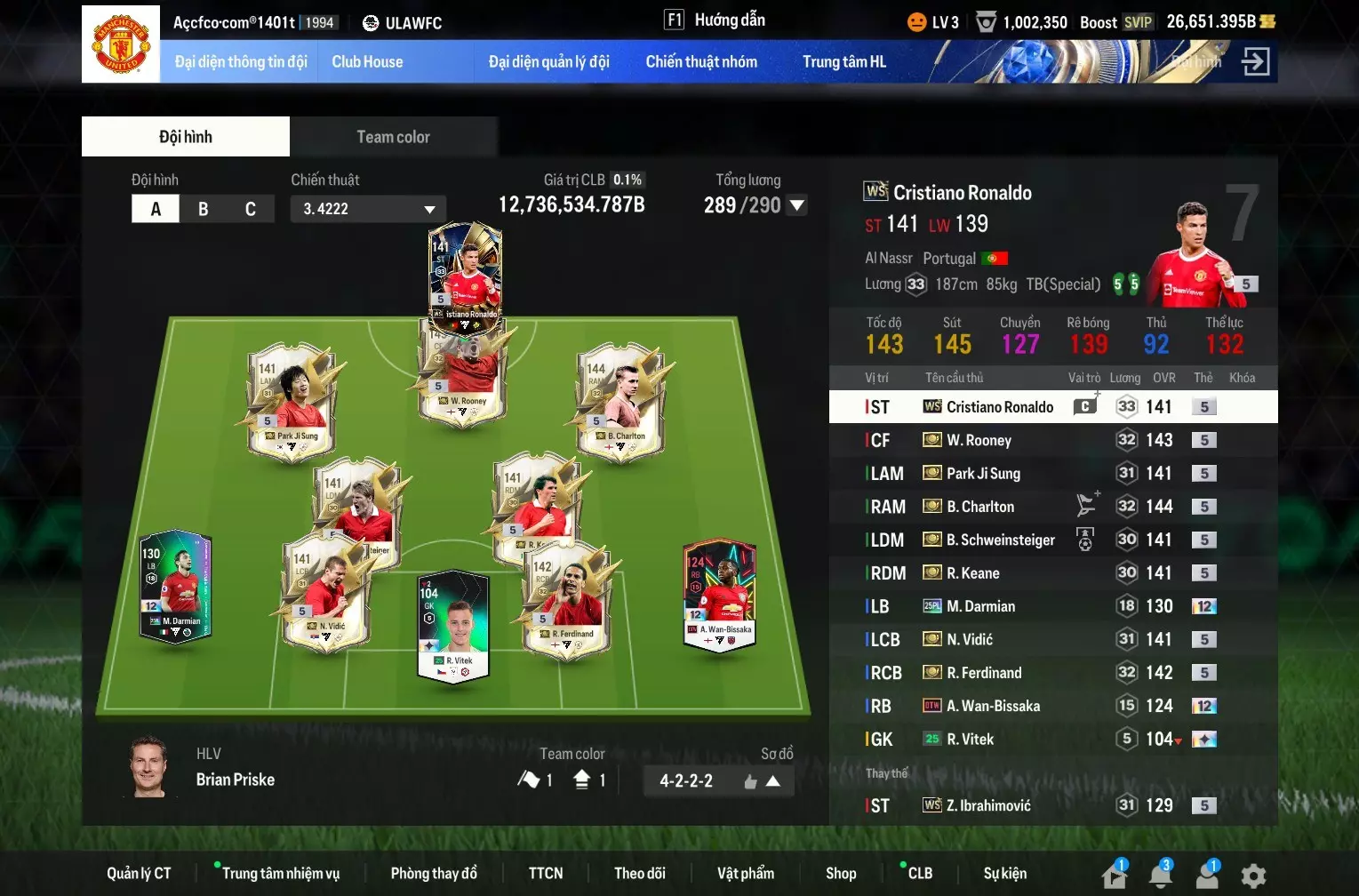Open Phòng thay đồ locker room
The height and width of the screenshot is (896, 1359).
(x=434, y=873)
